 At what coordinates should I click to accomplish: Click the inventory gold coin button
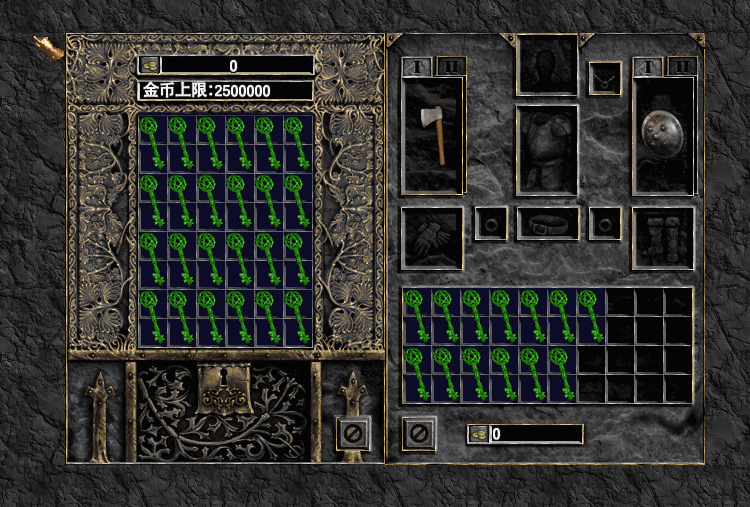point(478,434)
